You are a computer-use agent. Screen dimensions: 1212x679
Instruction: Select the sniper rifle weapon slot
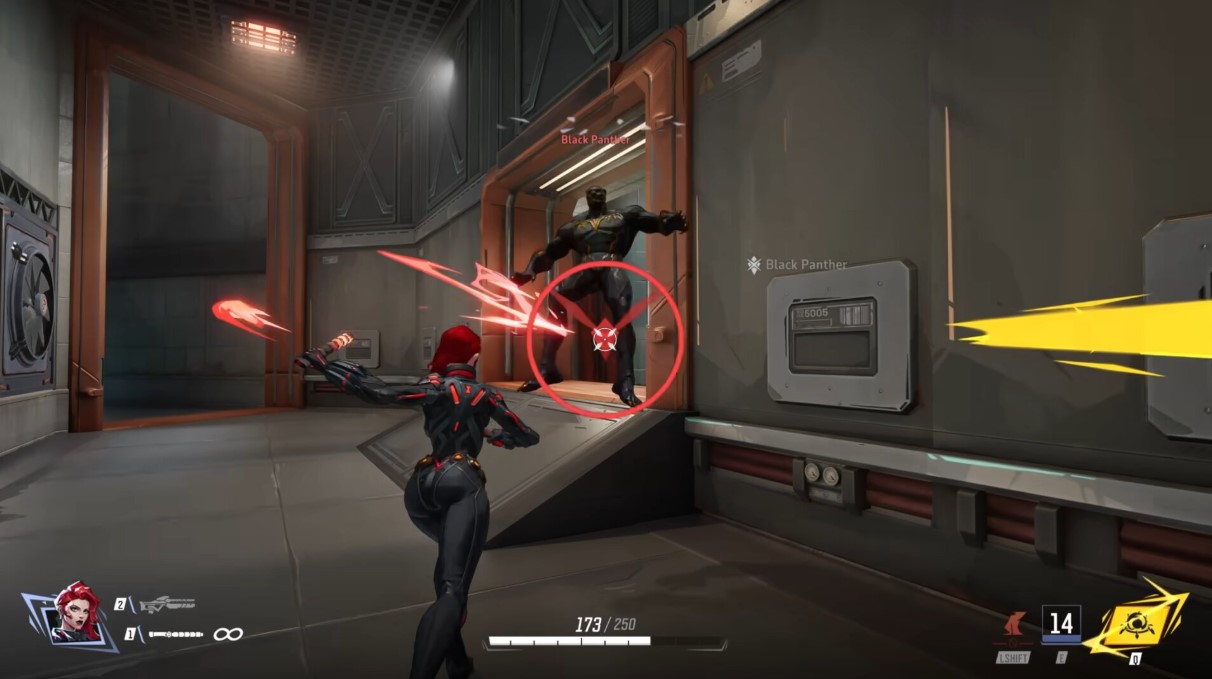tap(166, 604)
